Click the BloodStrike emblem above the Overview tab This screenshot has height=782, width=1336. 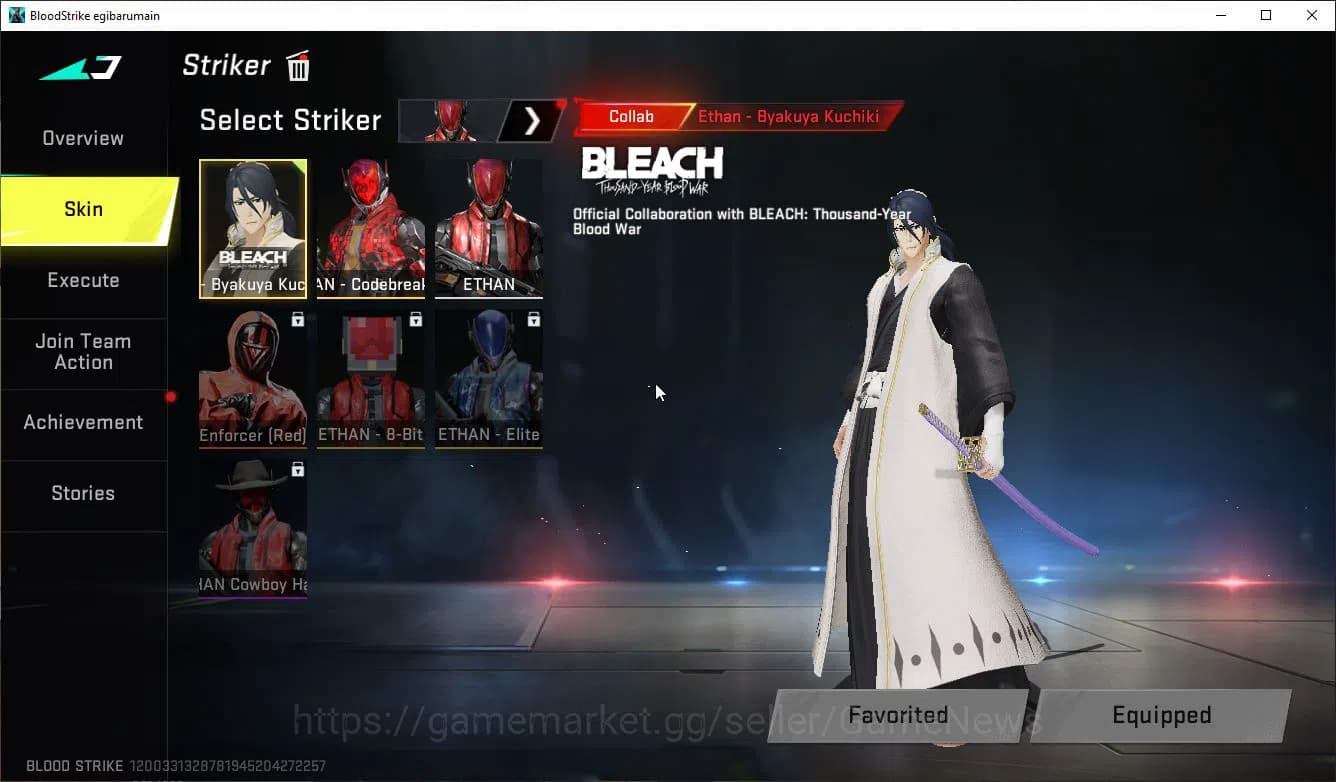[x=80, y=67]
